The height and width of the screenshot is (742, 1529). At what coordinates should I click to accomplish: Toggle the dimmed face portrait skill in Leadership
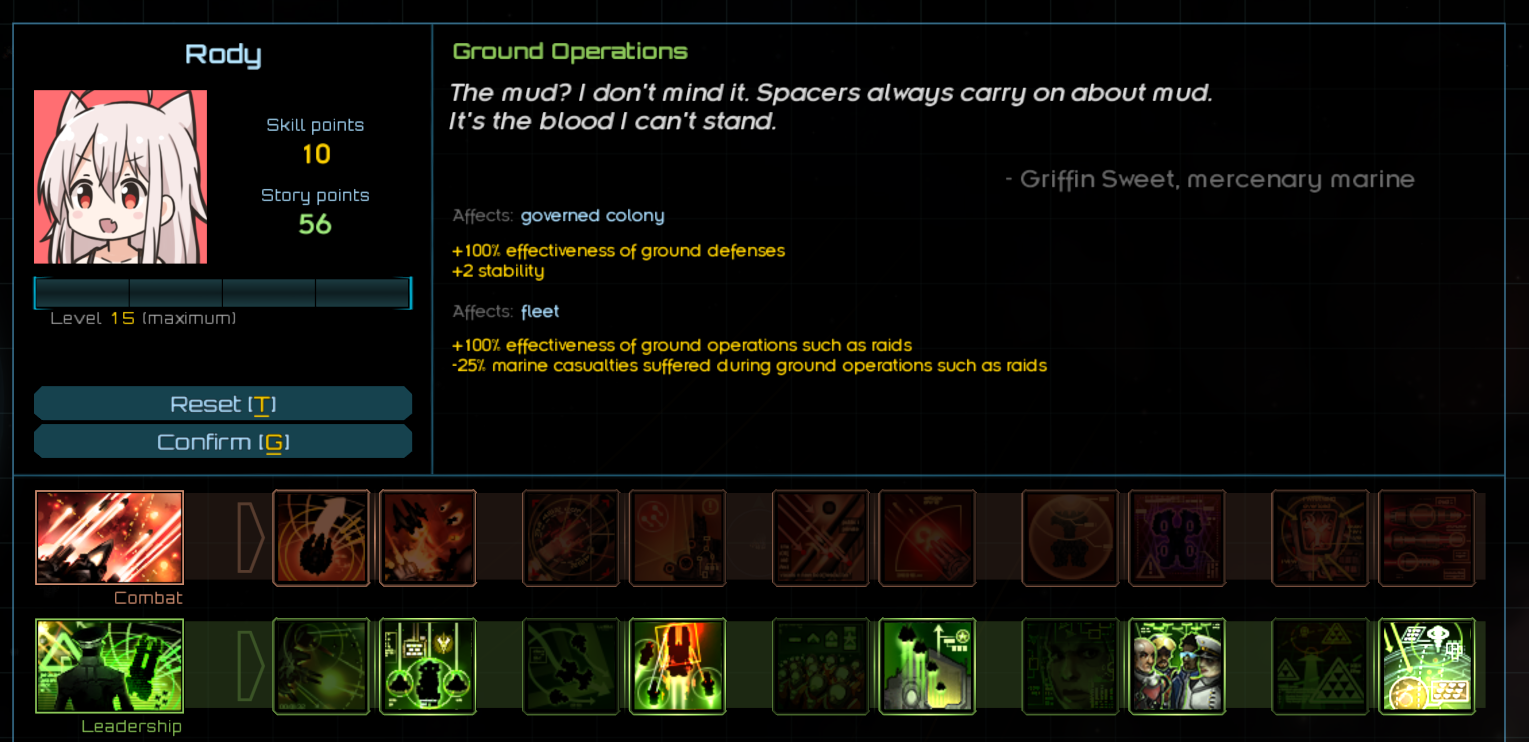point(1070,666)
